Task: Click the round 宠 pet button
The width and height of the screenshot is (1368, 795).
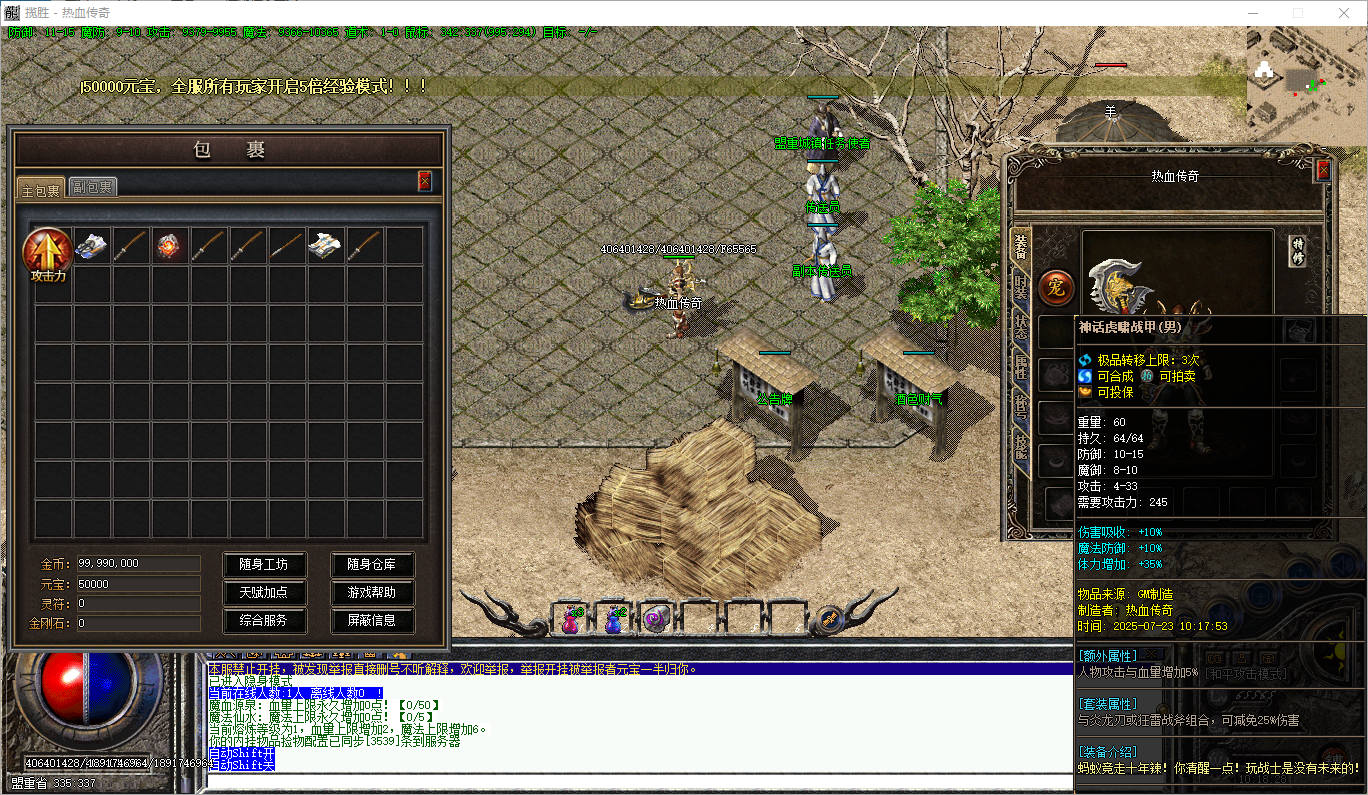Action: pyautogui.click(x=1057, y=288)
